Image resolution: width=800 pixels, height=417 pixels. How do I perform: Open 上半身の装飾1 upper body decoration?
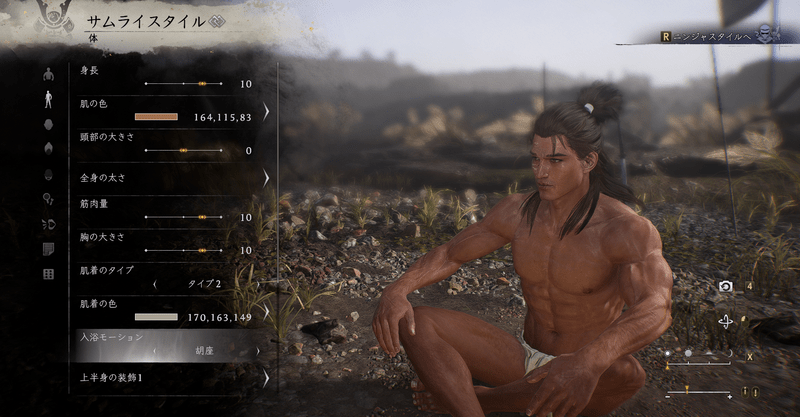click(x=170, y=379)
